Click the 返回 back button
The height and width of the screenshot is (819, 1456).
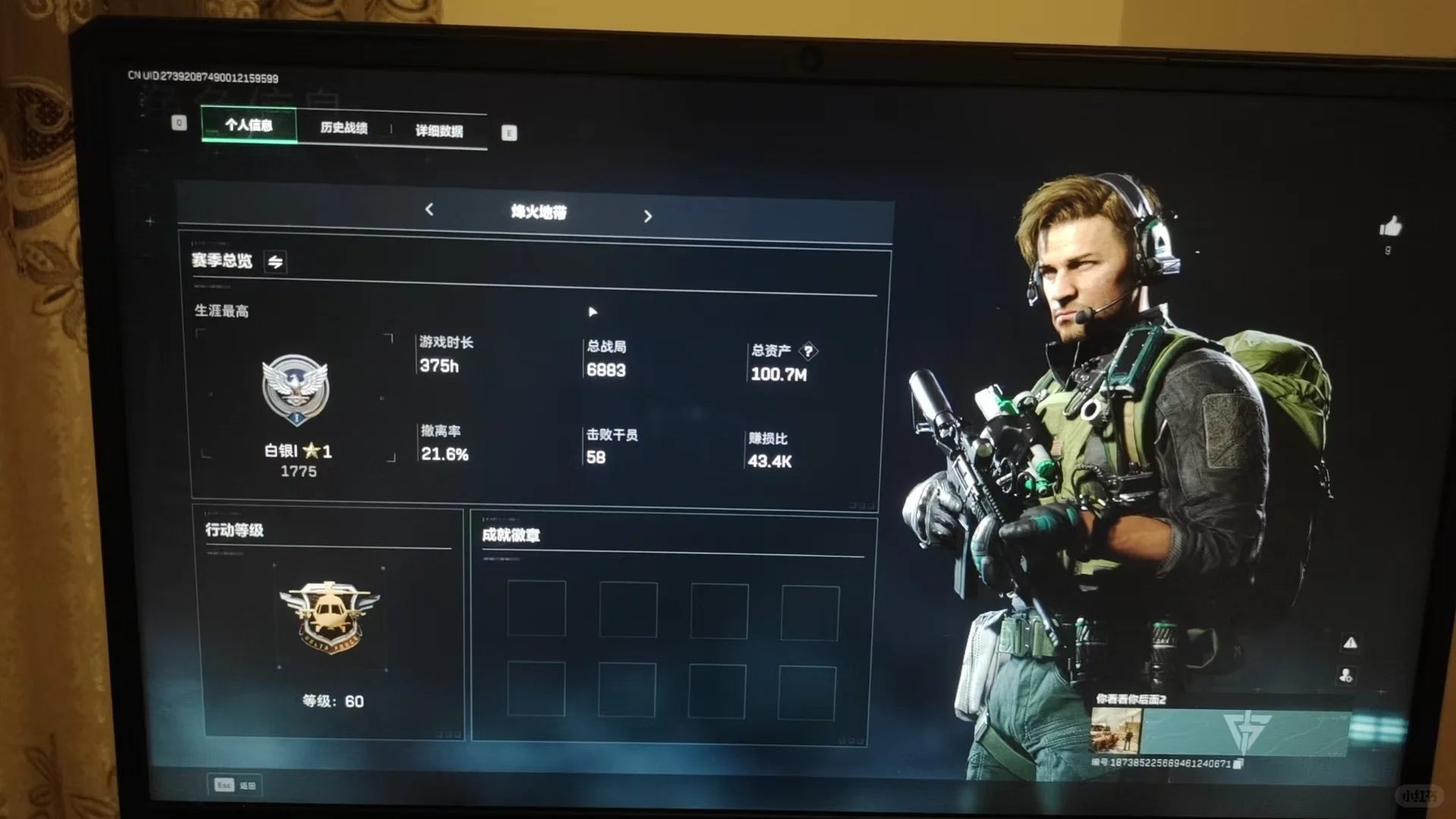click(x=235, y=785)
